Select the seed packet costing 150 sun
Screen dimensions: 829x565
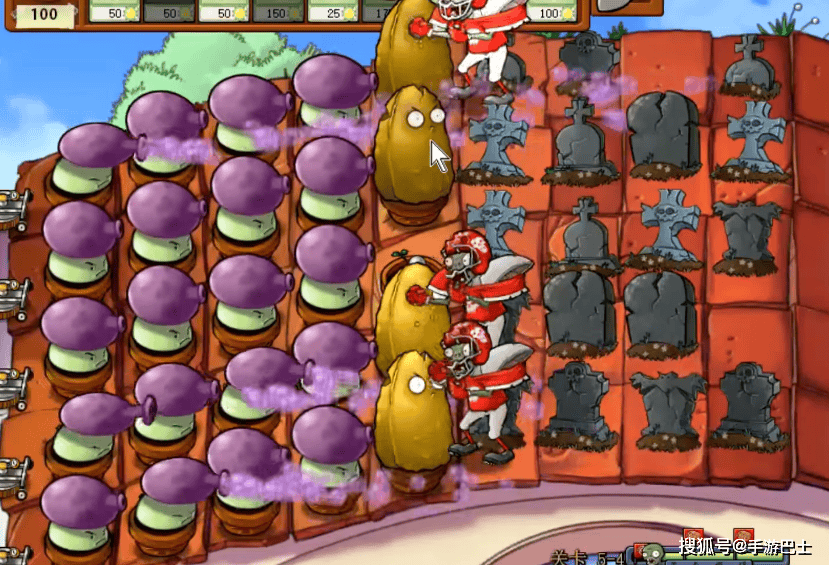[x=278, y=11]
